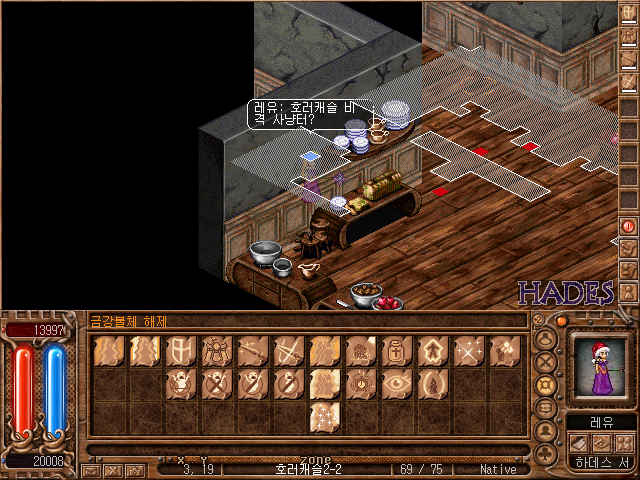Choose the flame skill scroll

(x=431, y=382)
